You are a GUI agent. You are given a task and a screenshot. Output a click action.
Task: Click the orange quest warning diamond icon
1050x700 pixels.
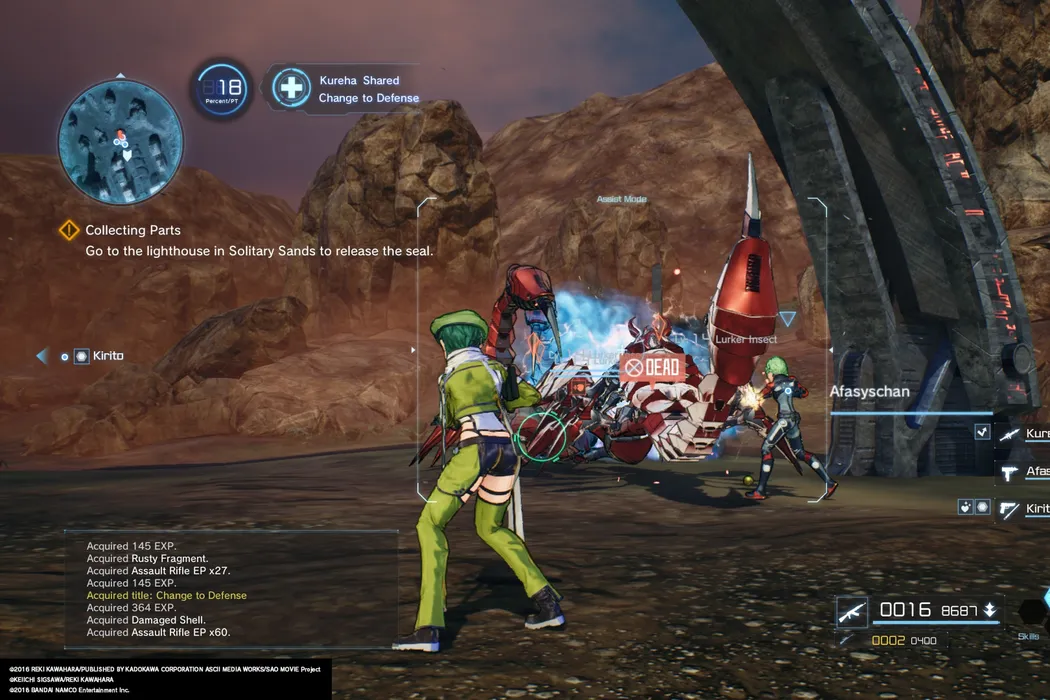coord(69,230)
